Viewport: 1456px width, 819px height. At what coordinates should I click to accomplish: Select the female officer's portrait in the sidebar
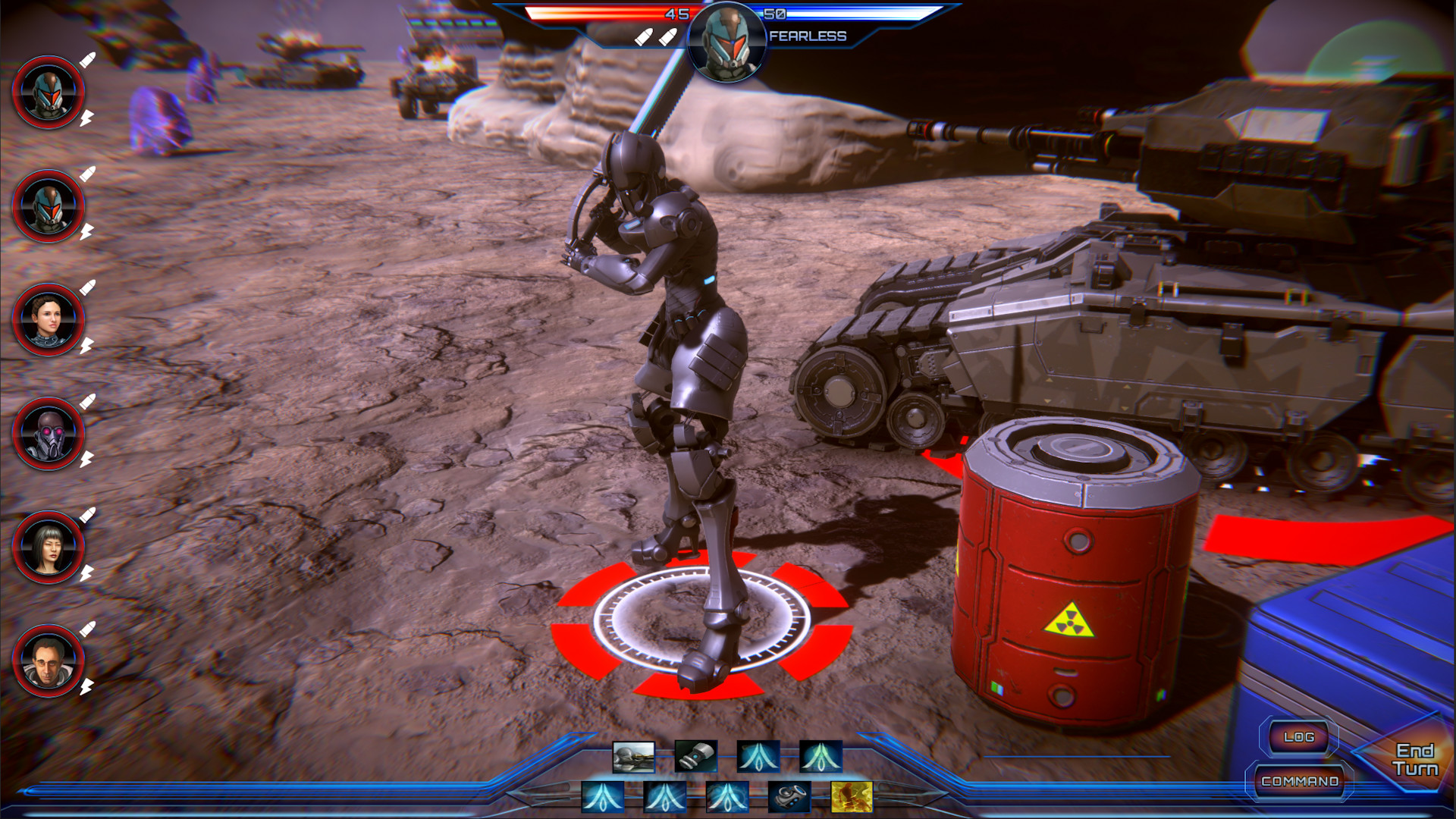click(49, 319)
